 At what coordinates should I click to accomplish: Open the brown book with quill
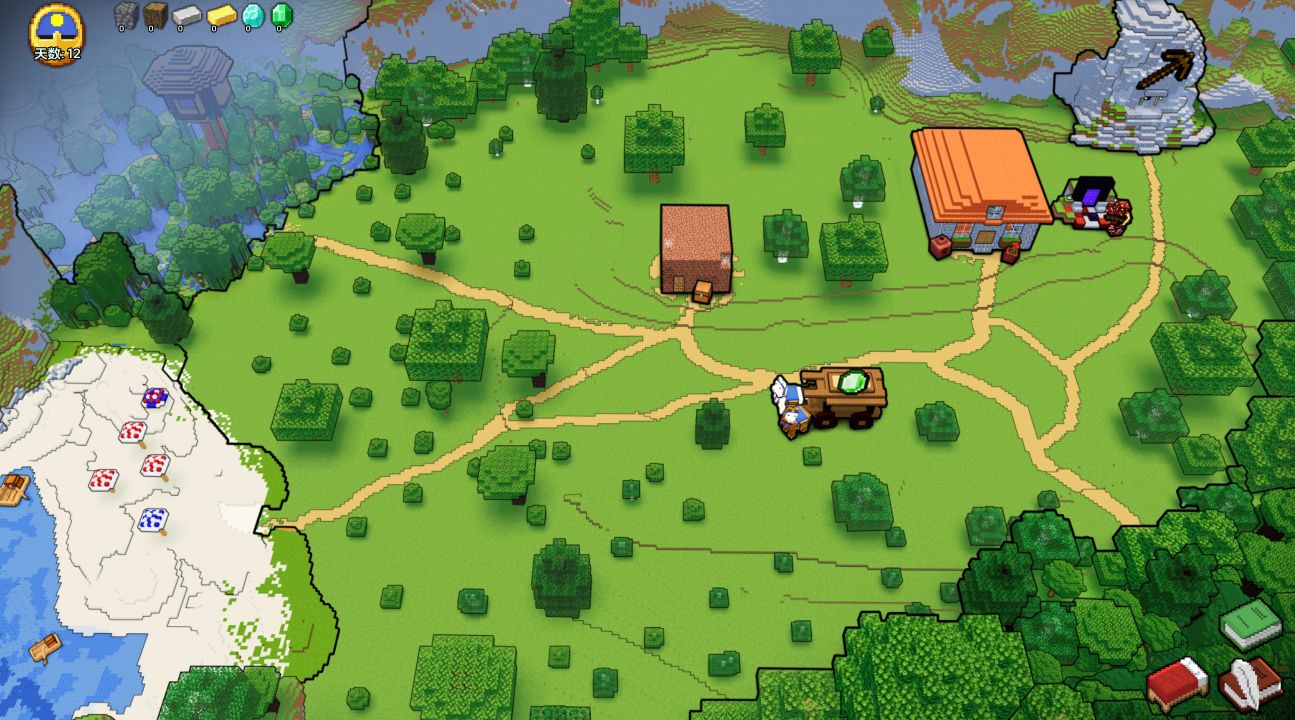(x=1250, y=682)
